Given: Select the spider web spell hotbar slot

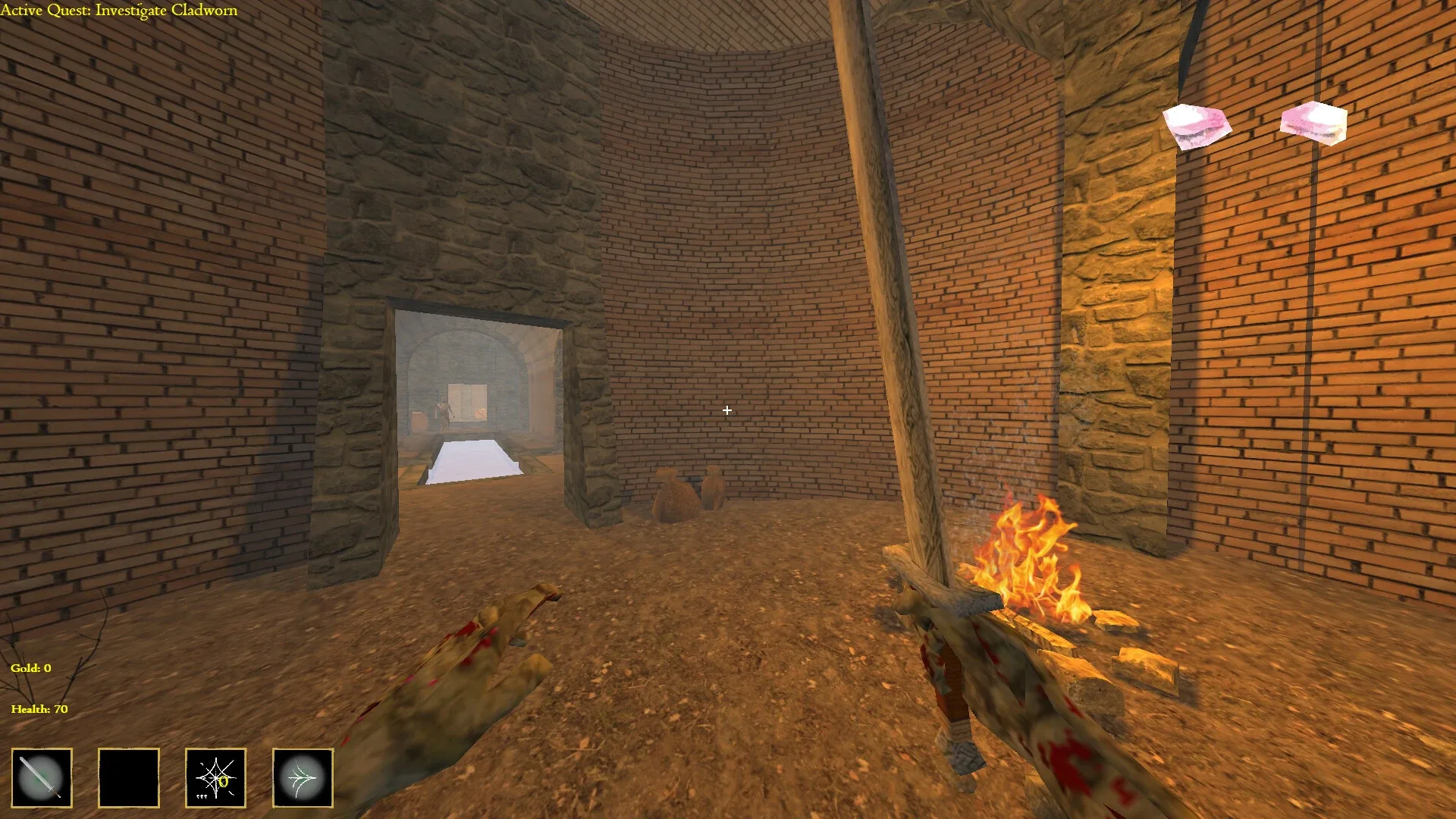Looking at the screenshot, I should click(215, 778).
